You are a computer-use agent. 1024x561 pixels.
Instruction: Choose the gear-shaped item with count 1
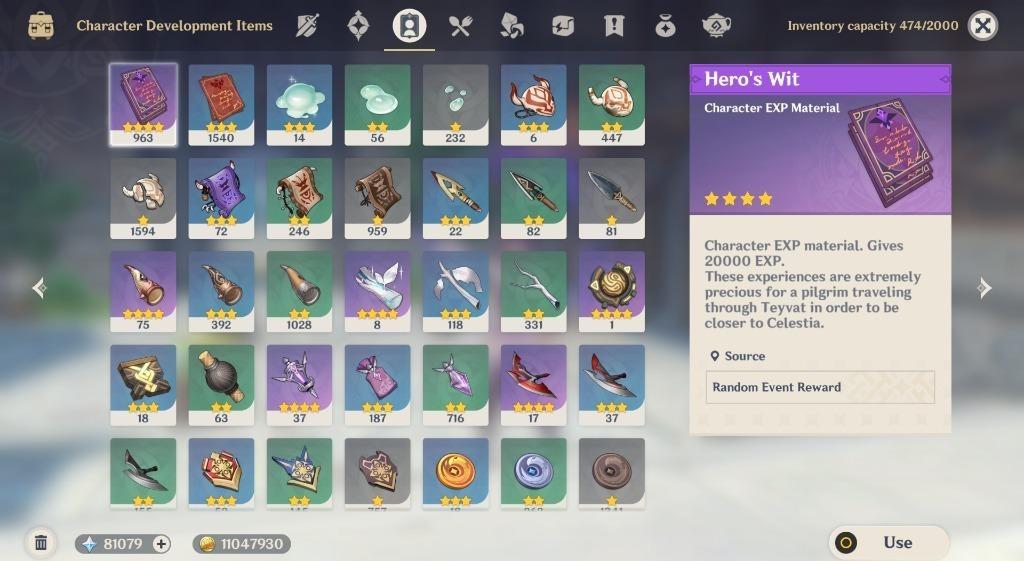(x=611, y=290)
